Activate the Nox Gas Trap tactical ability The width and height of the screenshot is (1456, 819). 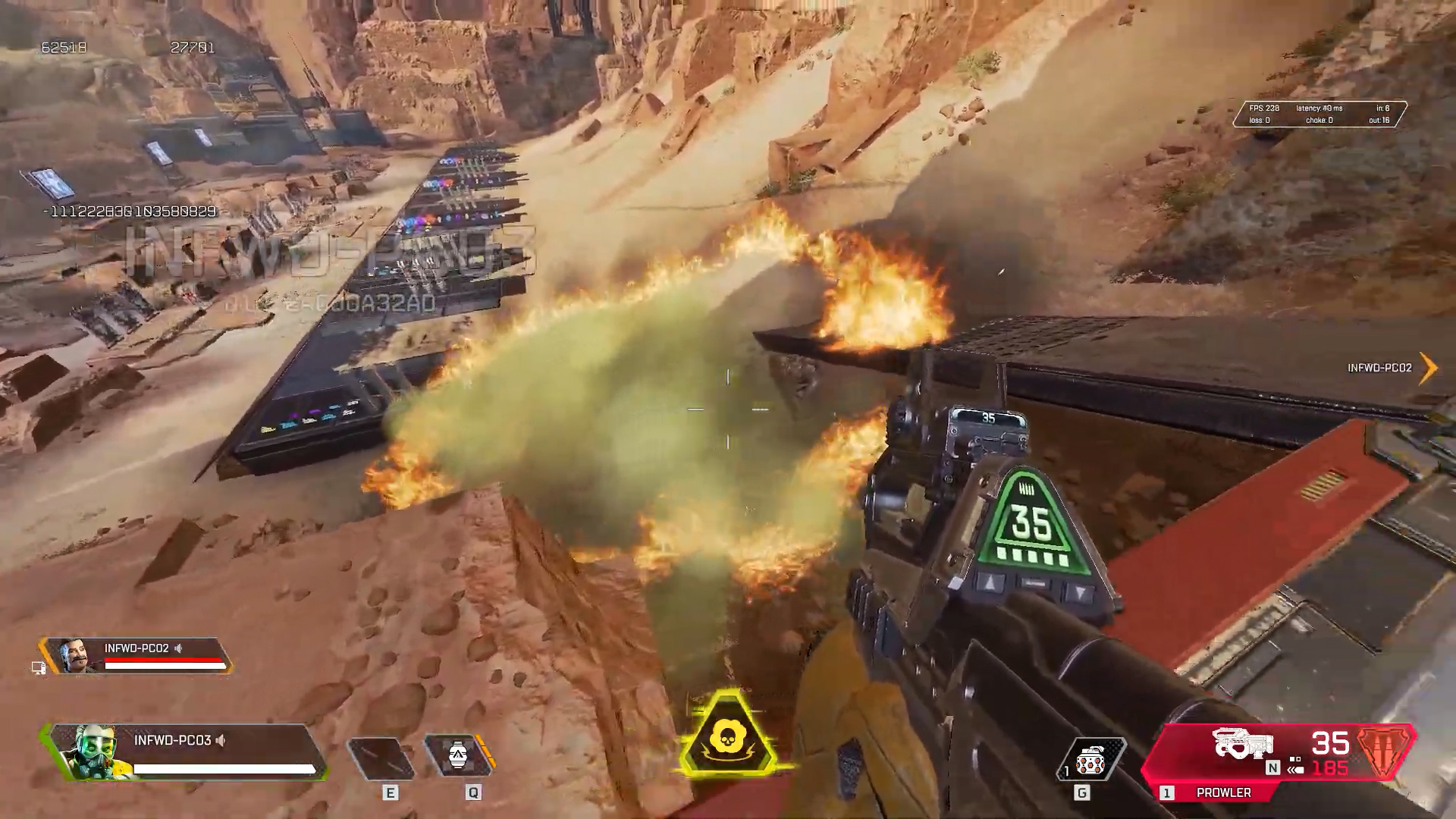coord(458,756)
